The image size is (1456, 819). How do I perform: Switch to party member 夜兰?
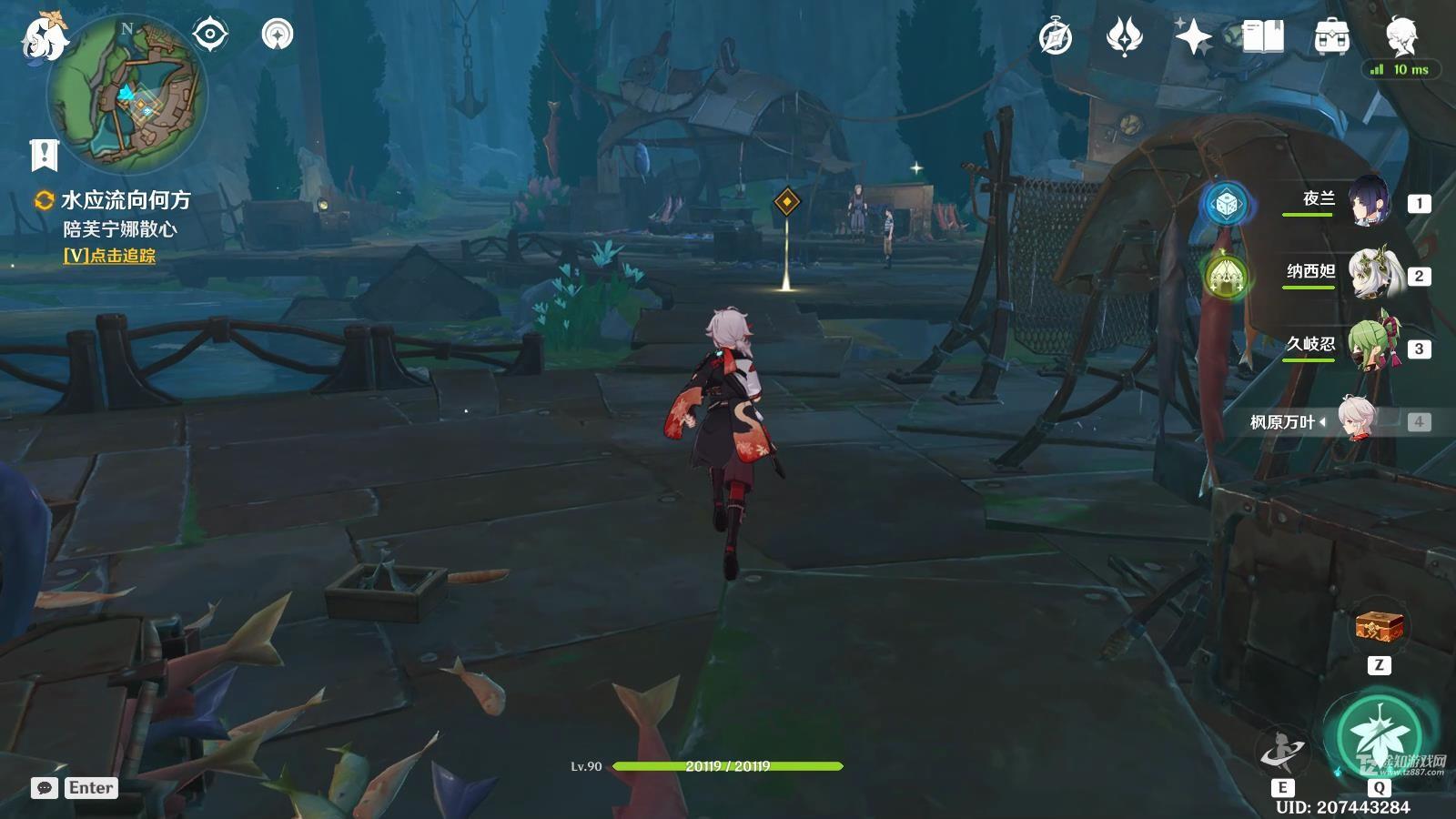pos(1367,202)
